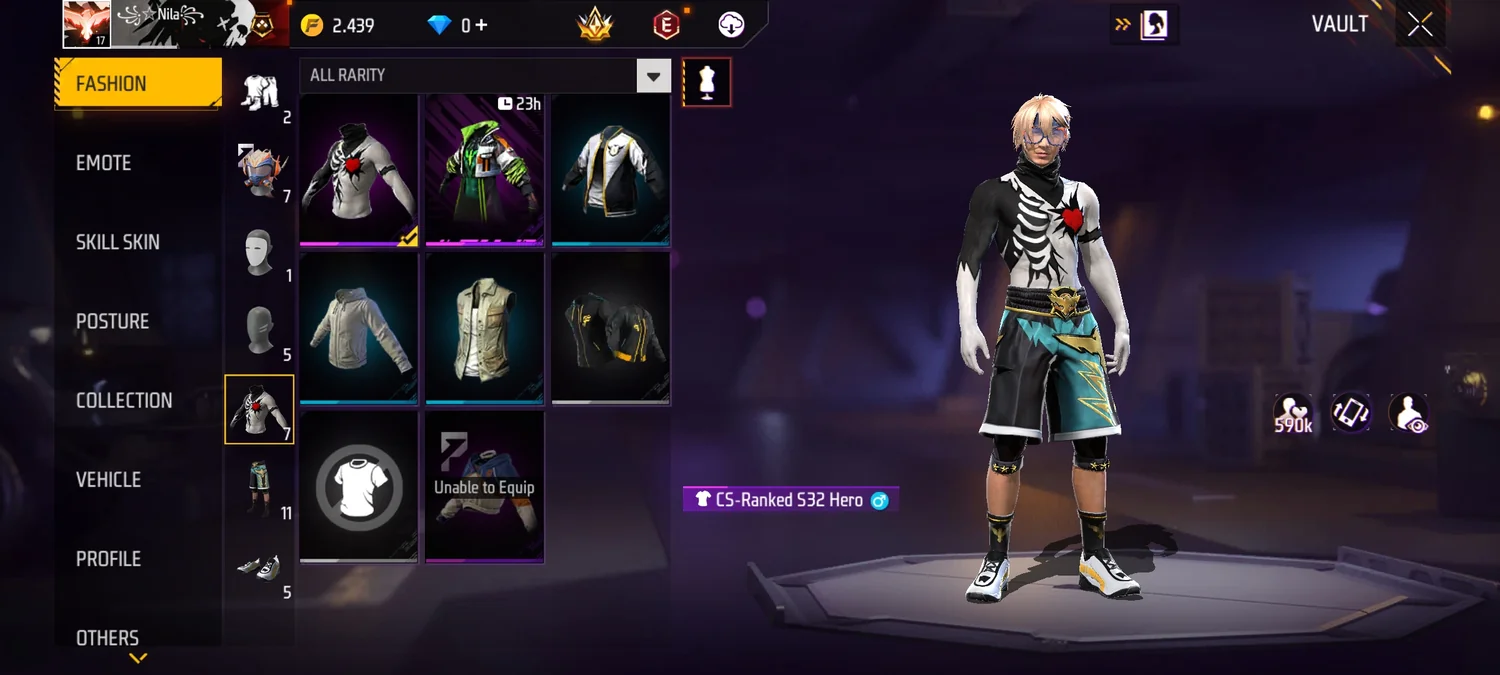Open the All Rarity dropdown filter
1500x675 pixels.
click(x=485, y=75)
